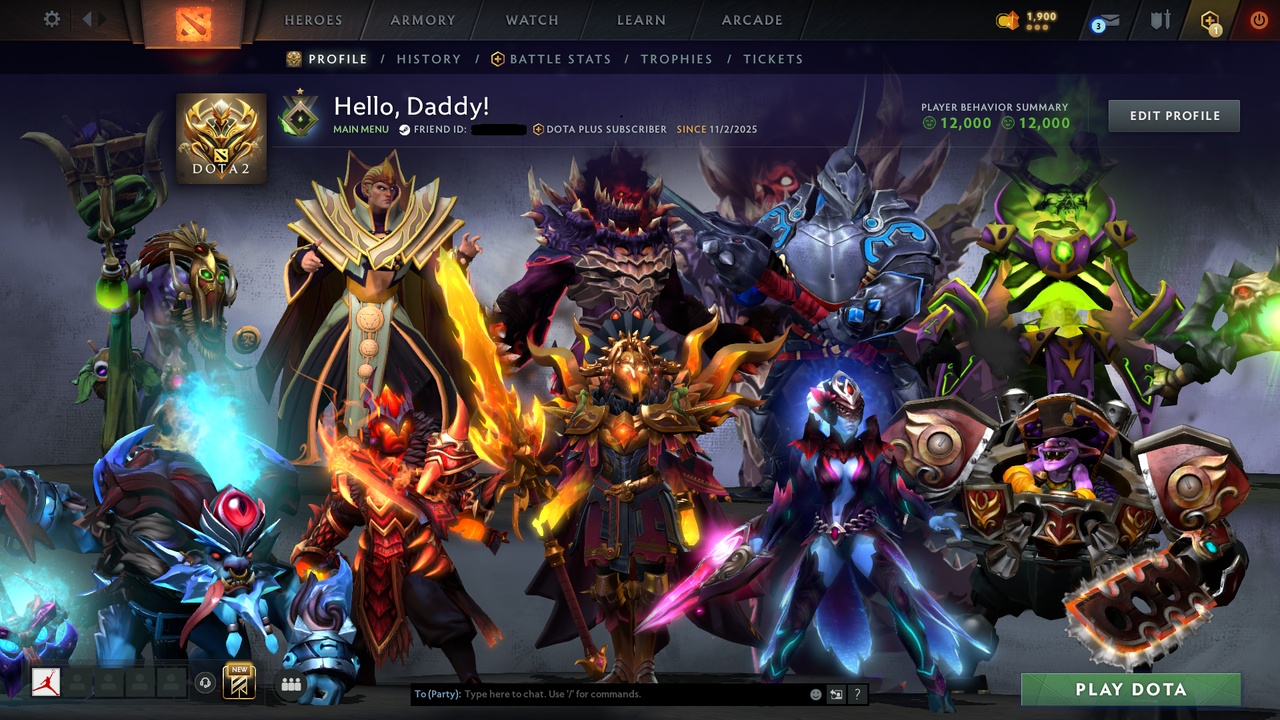Open the settings gear in the top-left corner
Image resolution: width=1280 pixels, height=720 pixels.
[x=49, y=18]
